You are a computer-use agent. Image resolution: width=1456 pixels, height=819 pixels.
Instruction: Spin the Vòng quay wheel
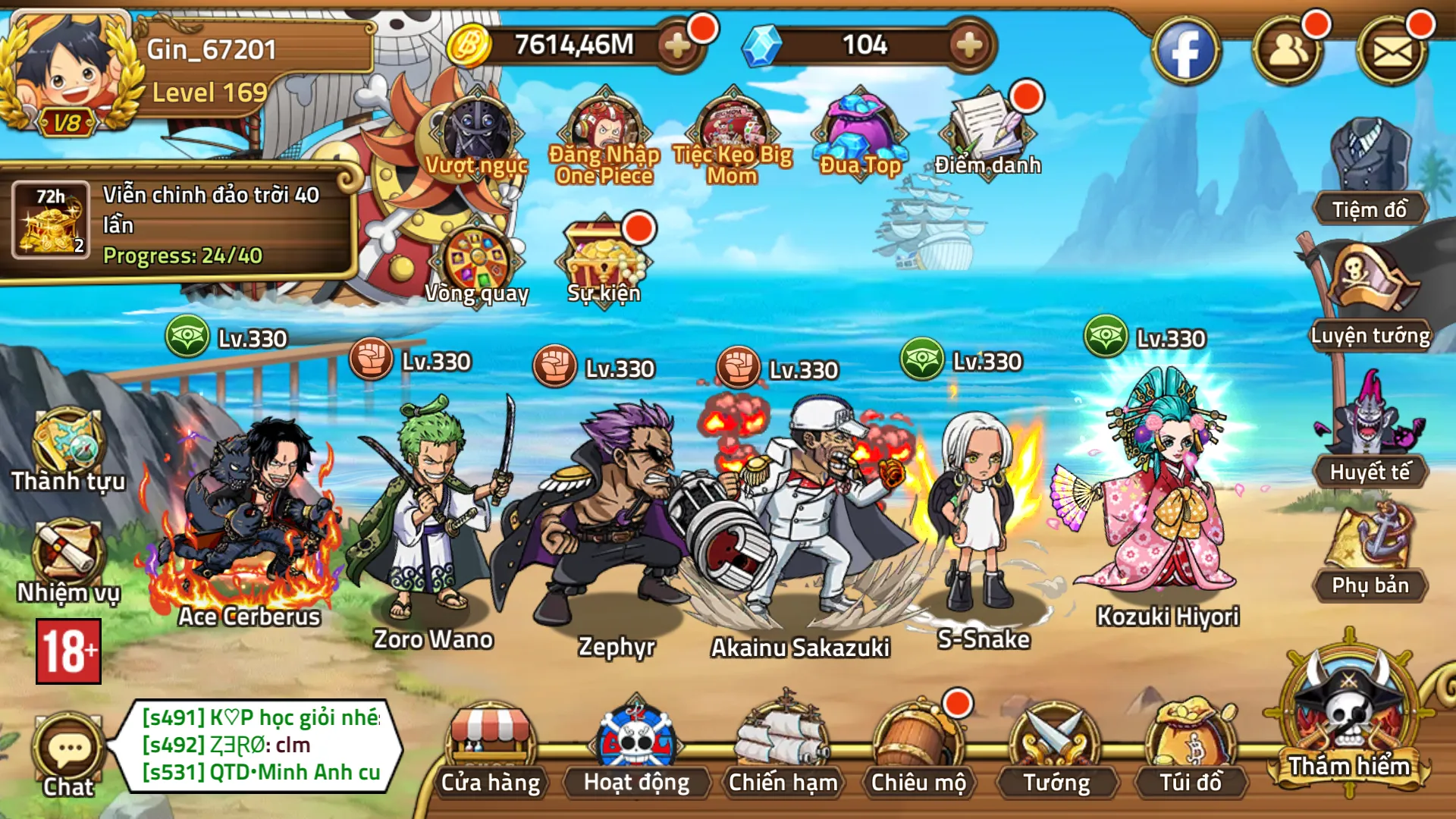pyautogui.click(x=476, y=262)
